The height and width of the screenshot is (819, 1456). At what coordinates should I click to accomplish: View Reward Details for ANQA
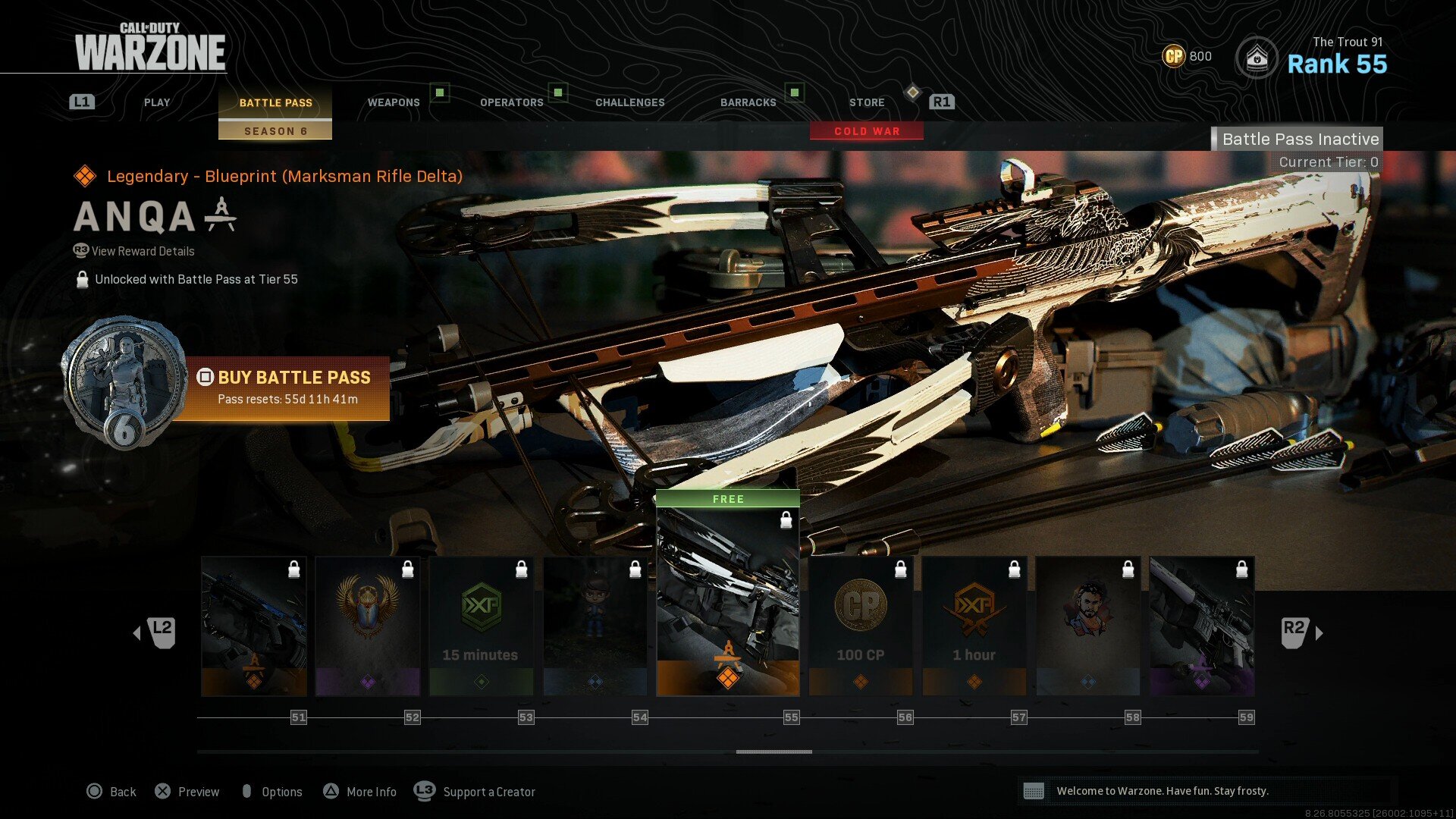click(143, 251)
